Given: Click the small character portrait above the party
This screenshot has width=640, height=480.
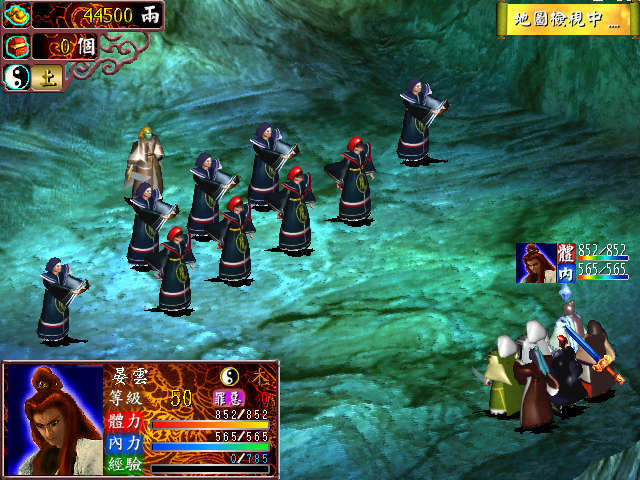Looking at the screenshot, I should (x=536, y=262).
